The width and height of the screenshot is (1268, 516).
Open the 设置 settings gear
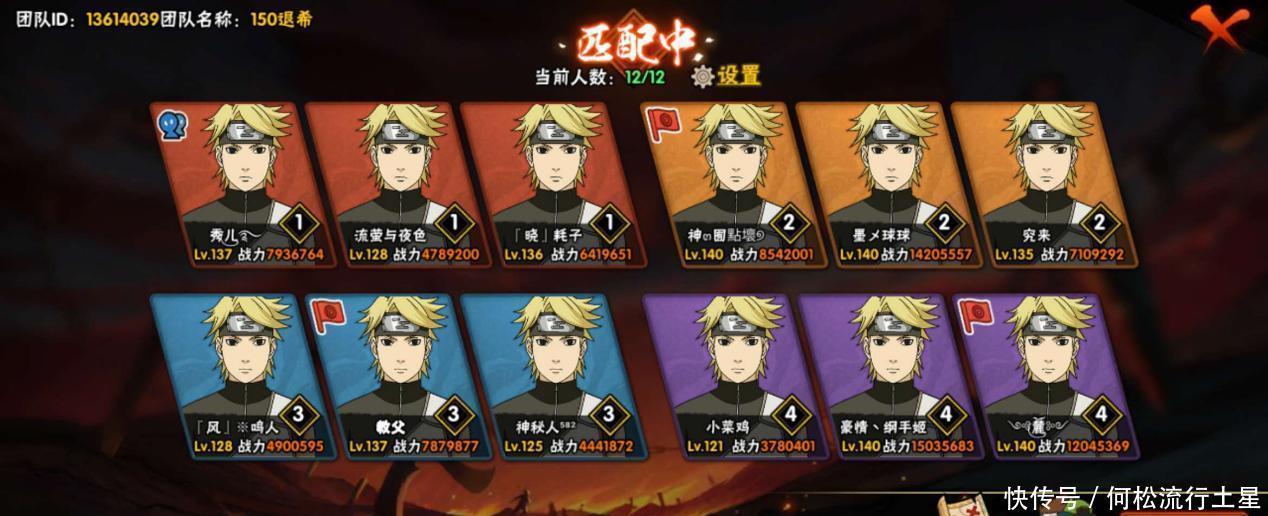pyautogui.click(x=727, y=76)
